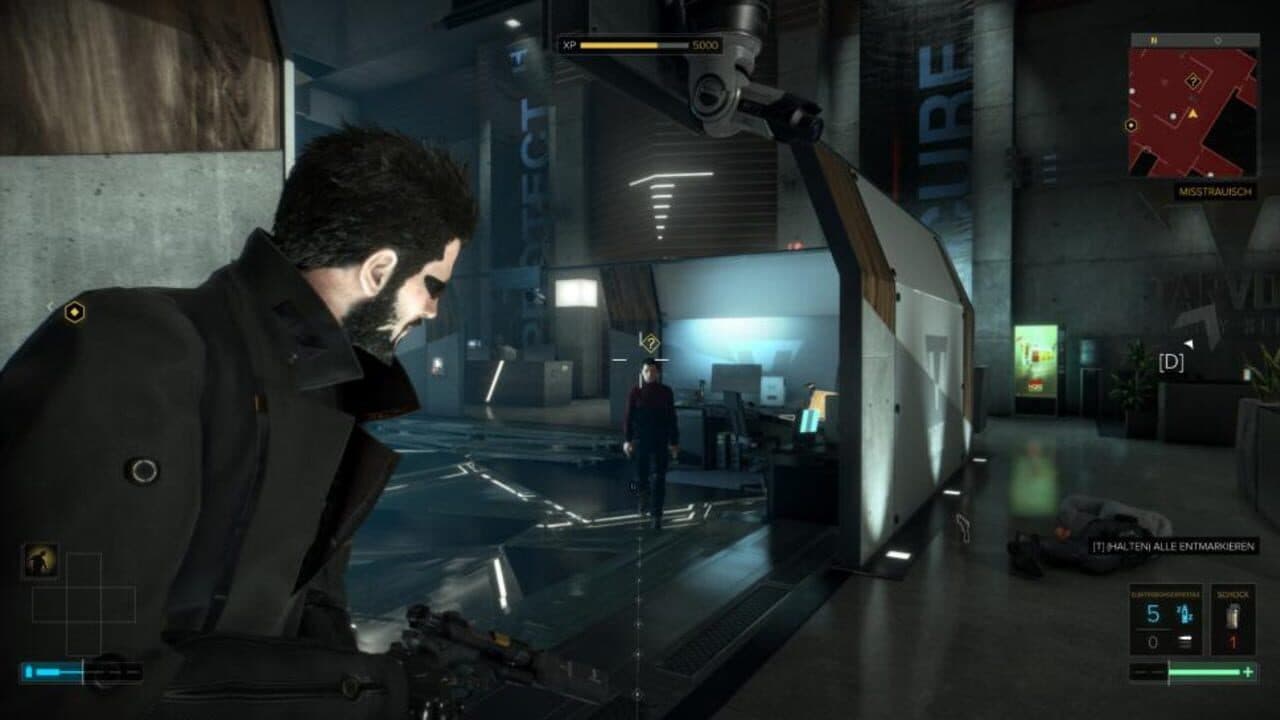This screenshot has height=720, width=1280.
Task: Select the crouching stealth augmentation icon
Action: (x=40, y=562)
